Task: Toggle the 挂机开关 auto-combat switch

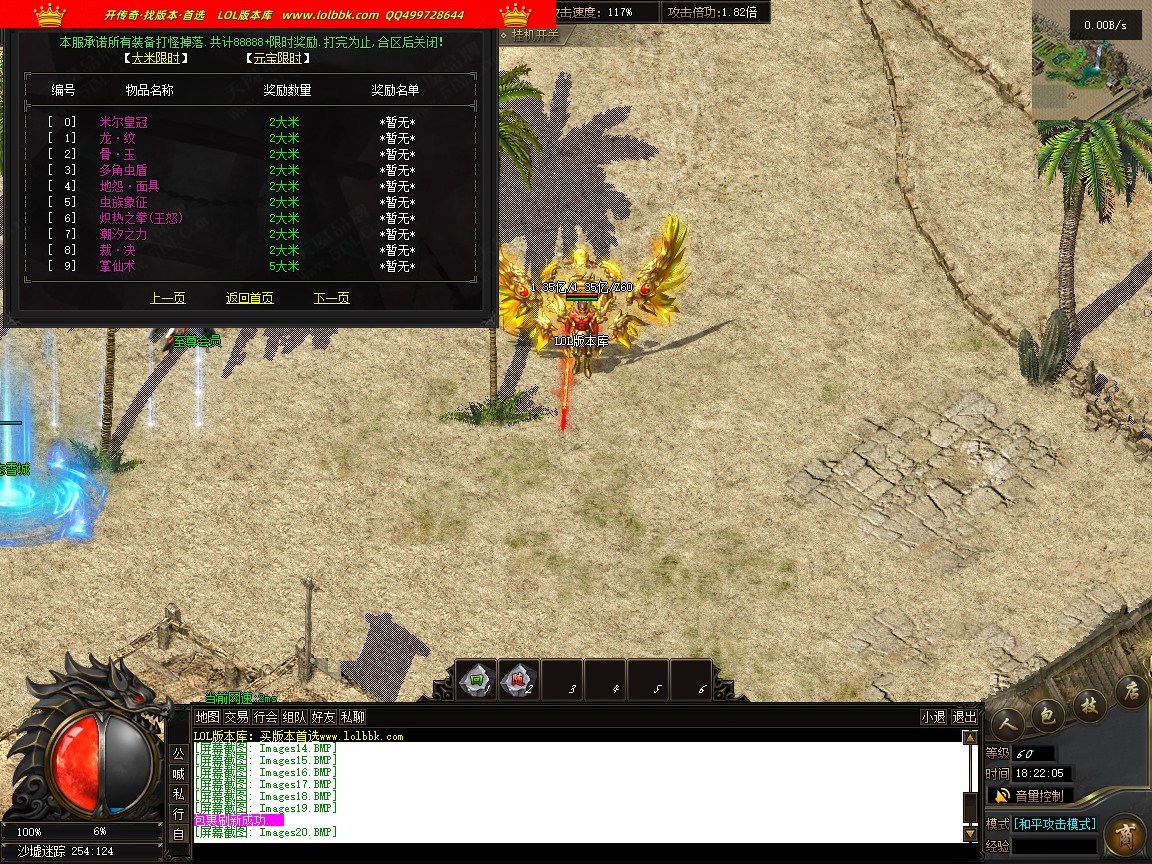Action: (x=536, y=33)
